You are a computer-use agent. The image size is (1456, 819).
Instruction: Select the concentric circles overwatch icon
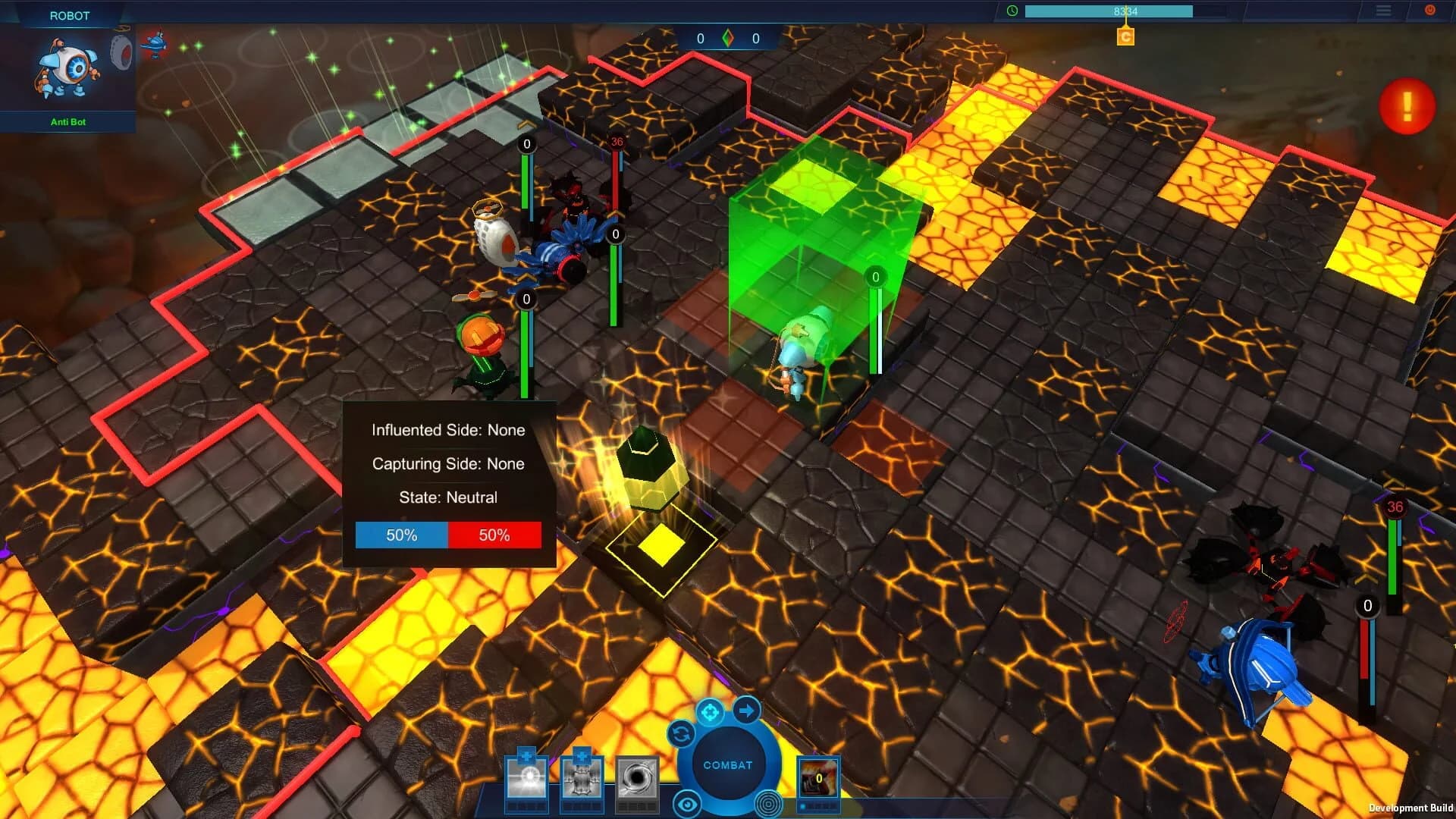coord(768,802)
